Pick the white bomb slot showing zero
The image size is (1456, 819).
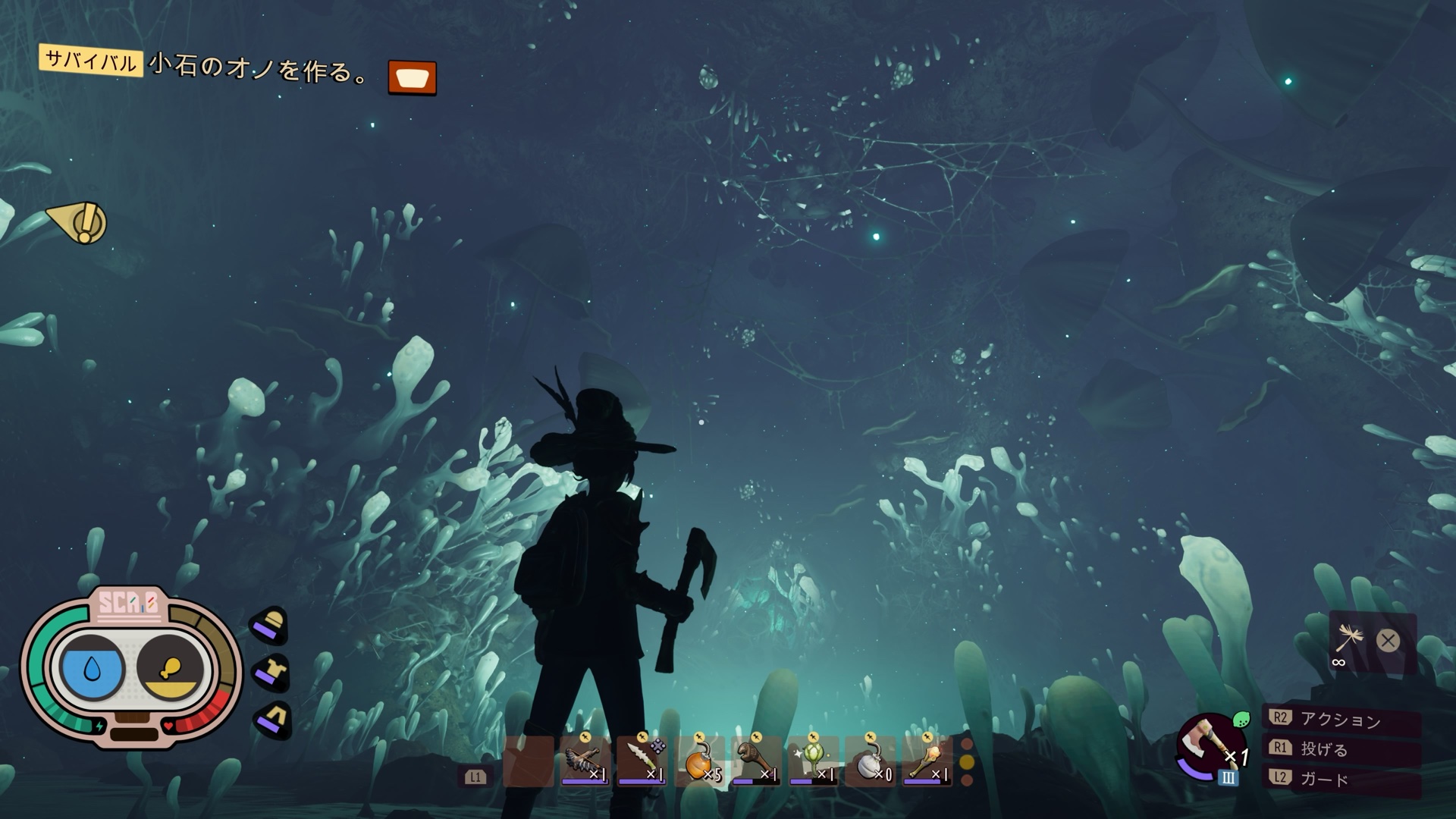pos(870,761)
